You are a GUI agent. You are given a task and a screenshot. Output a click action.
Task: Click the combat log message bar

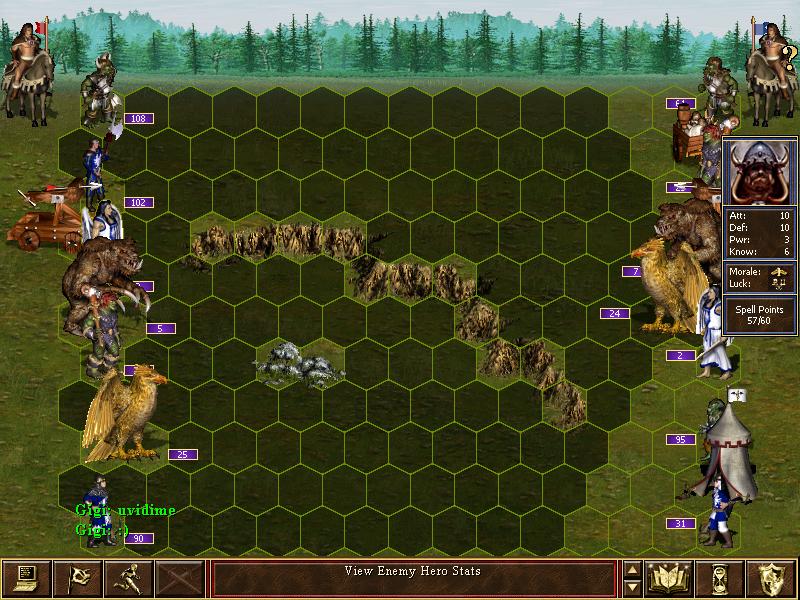pyautogui.click(x=413, y=577)
